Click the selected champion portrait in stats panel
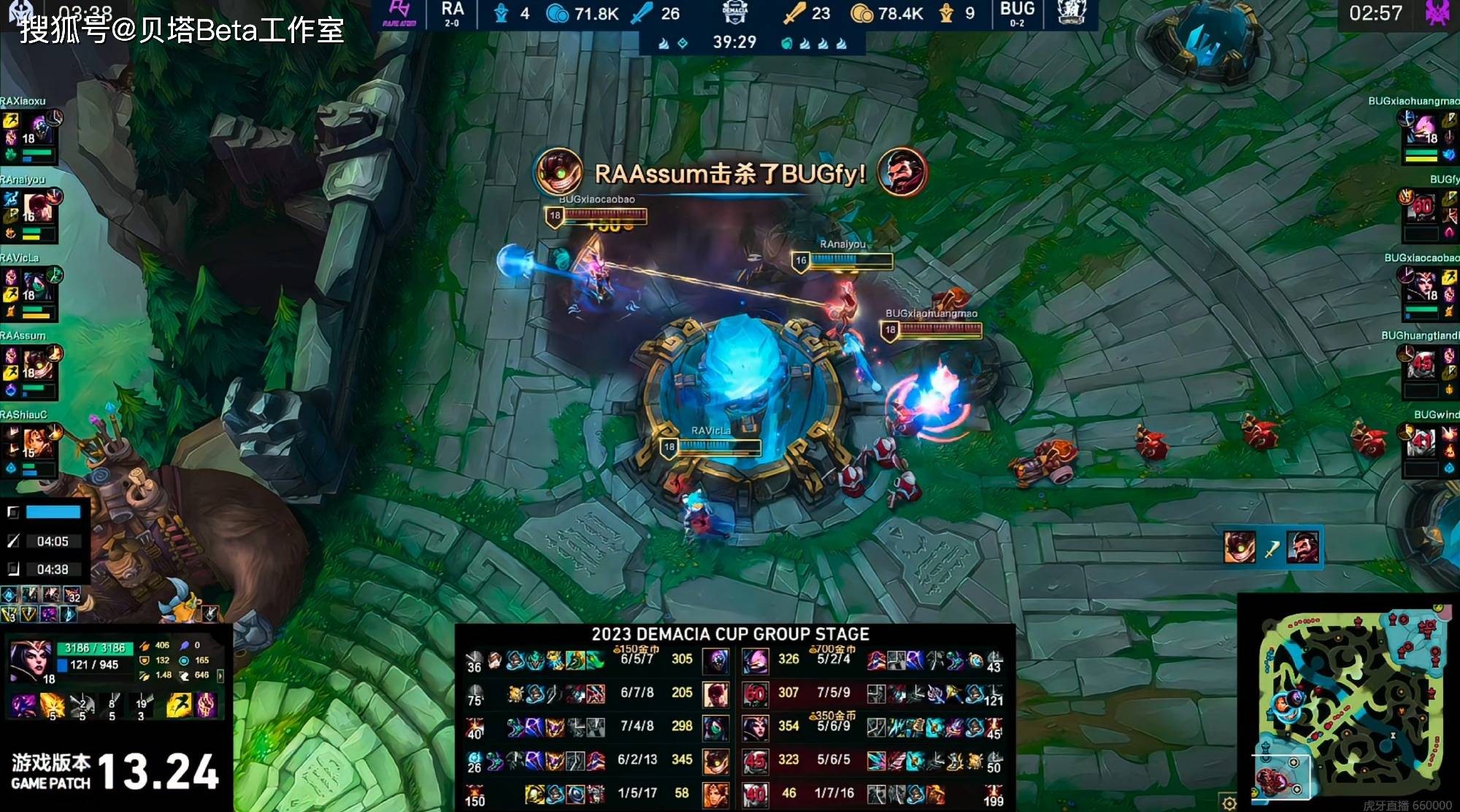This screenshot has height=812, width=1460. click(x=31, y=659)
